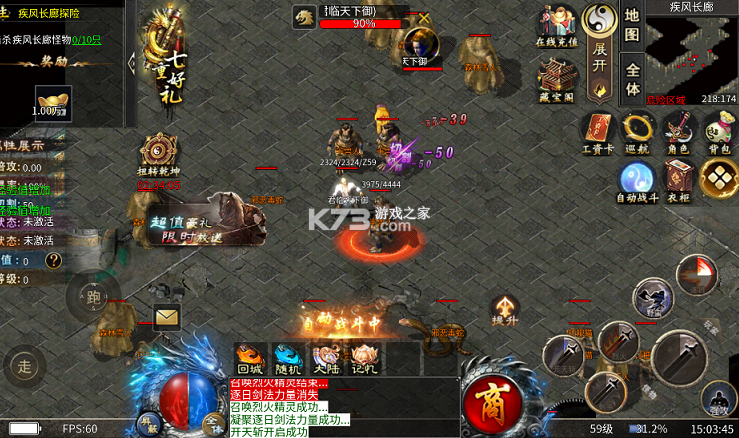This screenshot has height=438, width=739.
Task: Open the 工资卡 salary card
Action: (597, 133)
